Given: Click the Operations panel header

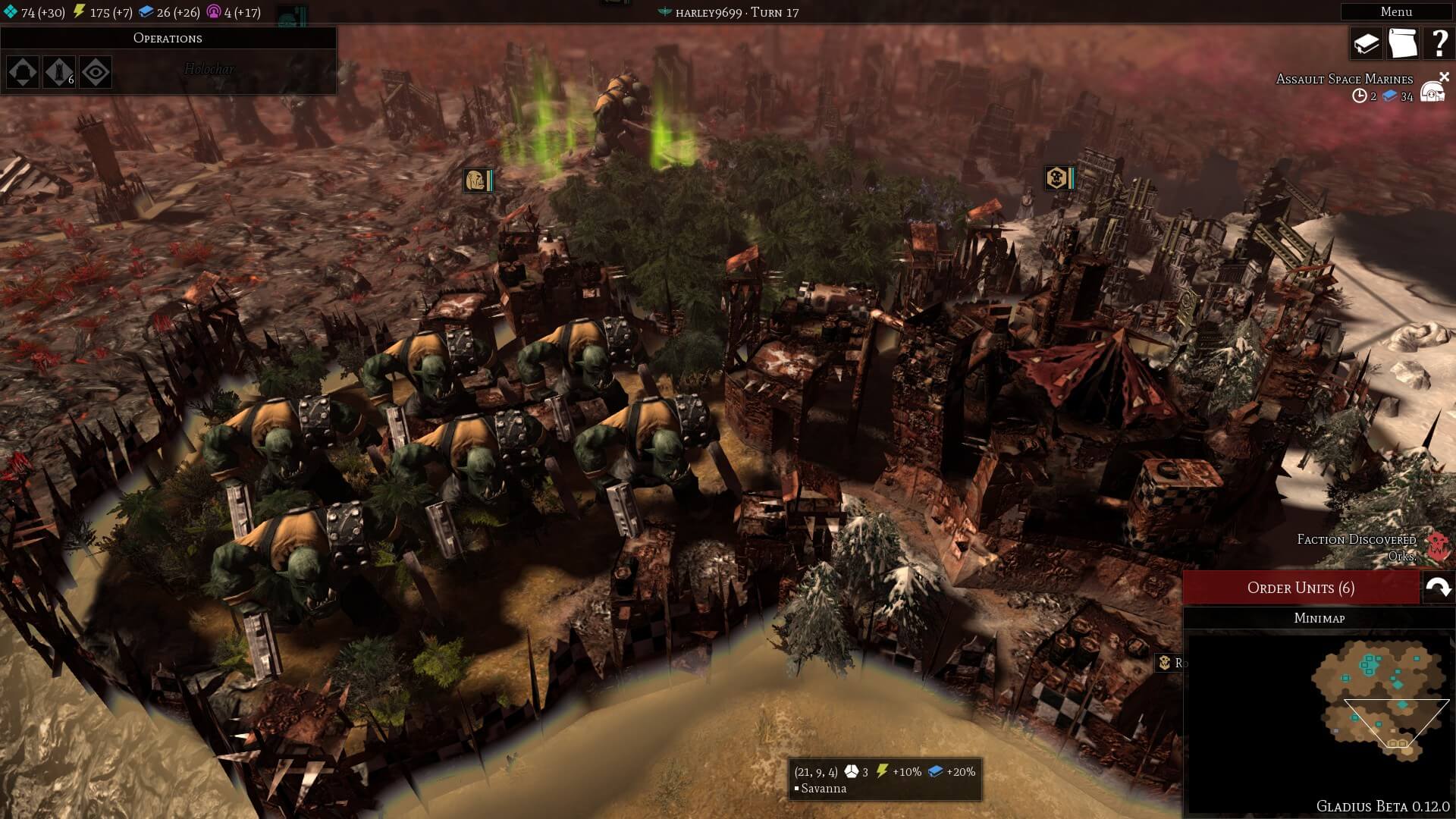Looking at the screenshot, I should tap(168, 38).
